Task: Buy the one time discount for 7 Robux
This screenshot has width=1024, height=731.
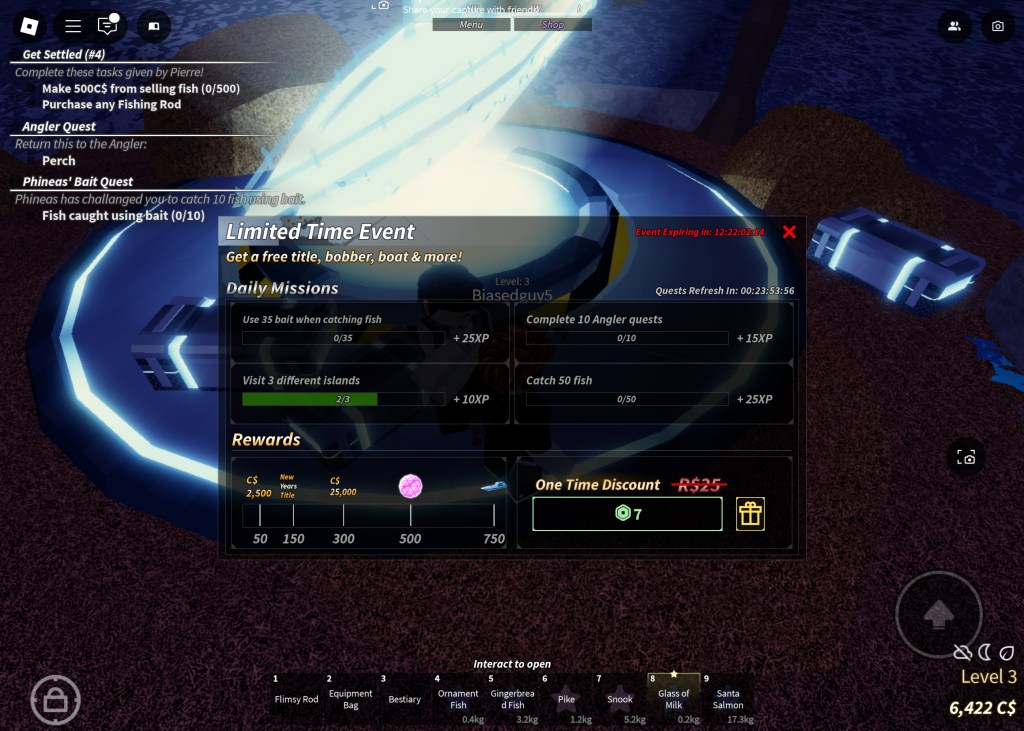Action: point(627,514)
